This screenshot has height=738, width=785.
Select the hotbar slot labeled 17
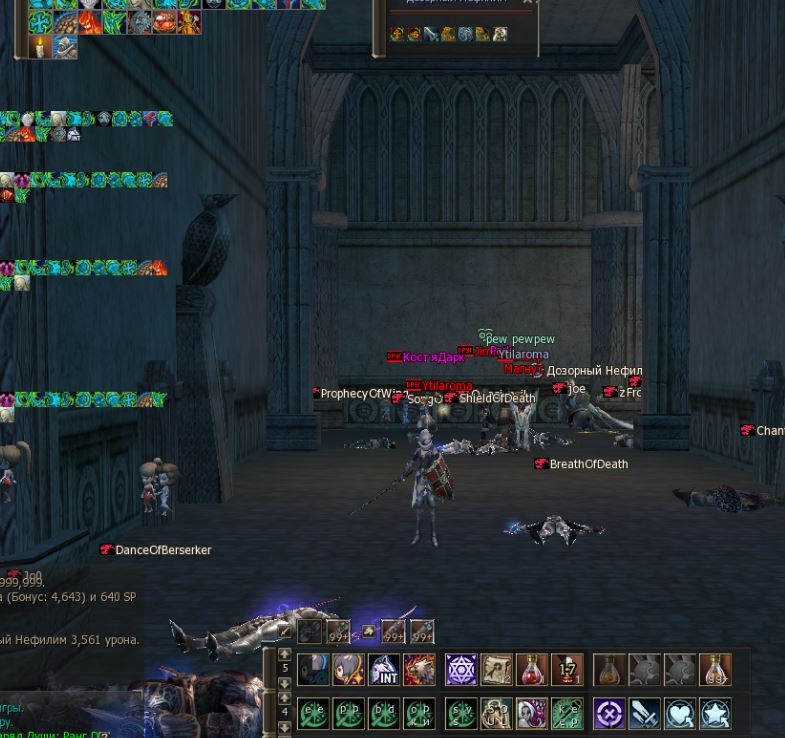tap(566, 670)
